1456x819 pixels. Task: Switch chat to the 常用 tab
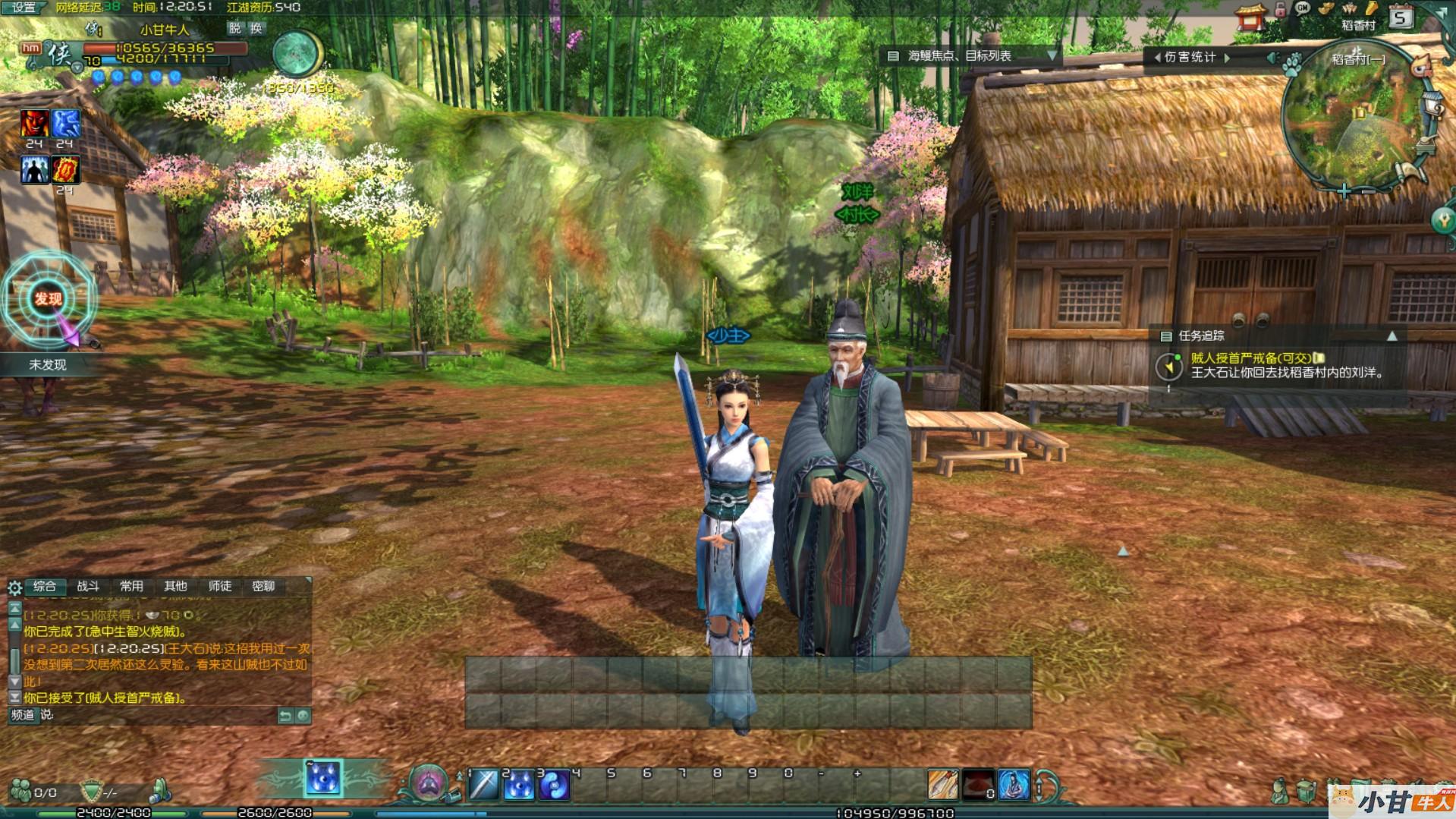click(x=131, y=586)
